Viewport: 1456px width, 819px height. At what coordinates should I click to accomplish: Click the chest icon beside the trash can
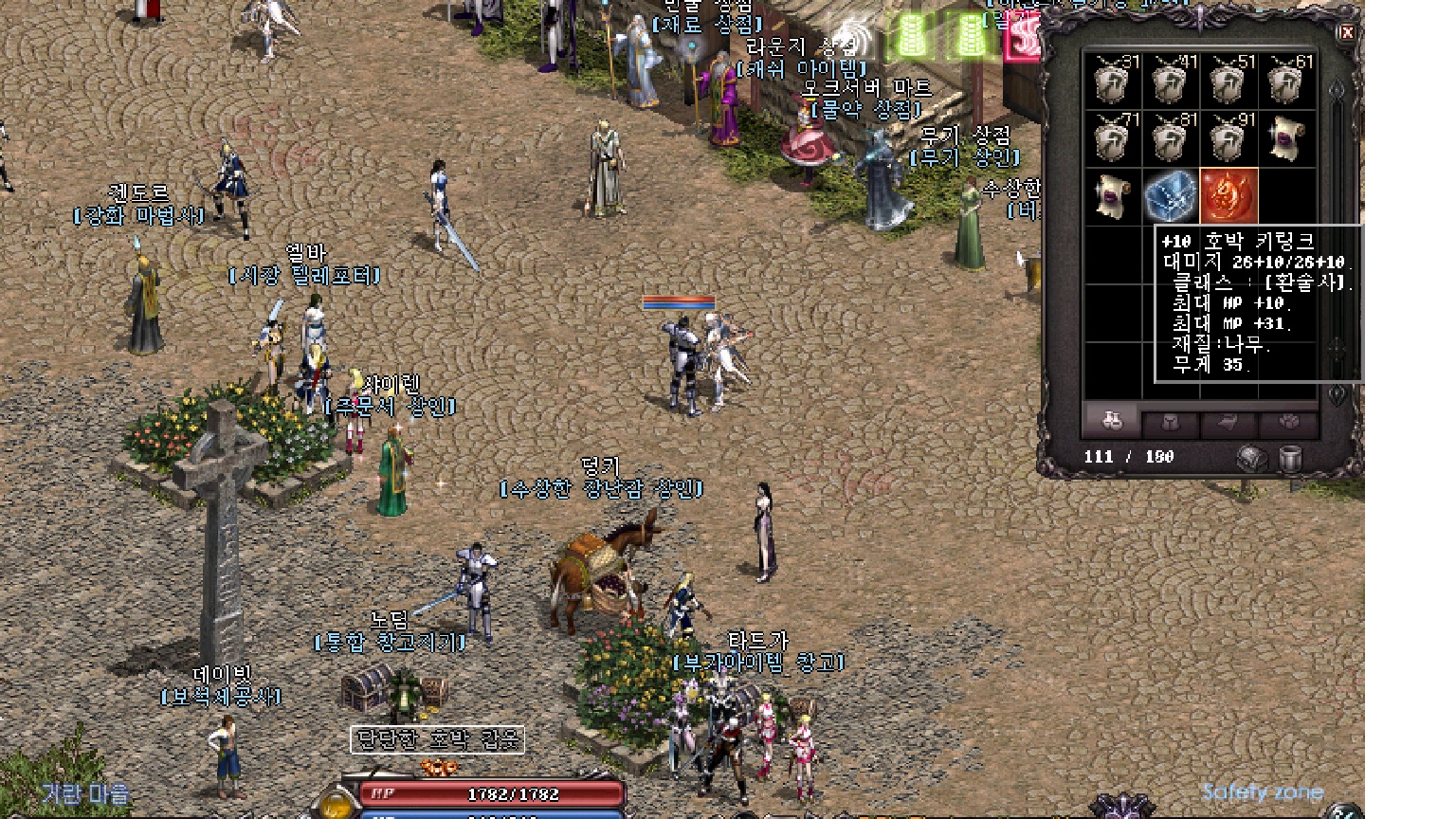pyautogui.click(x=1252, y=459)
